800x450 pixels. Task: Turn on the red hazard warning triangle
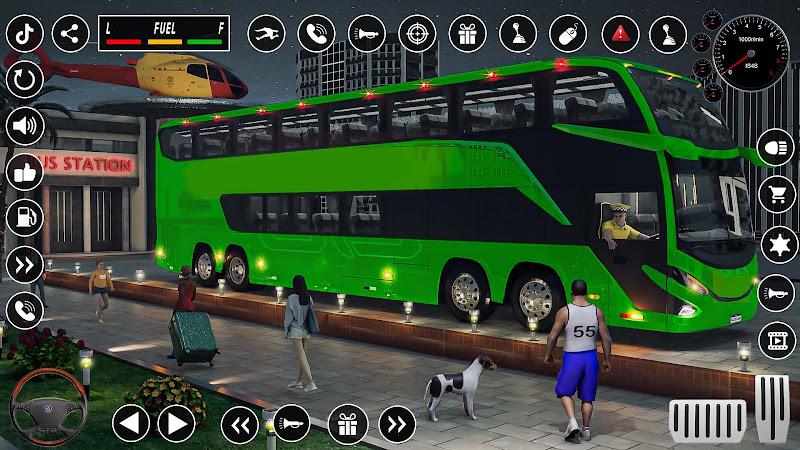(618, 33)
